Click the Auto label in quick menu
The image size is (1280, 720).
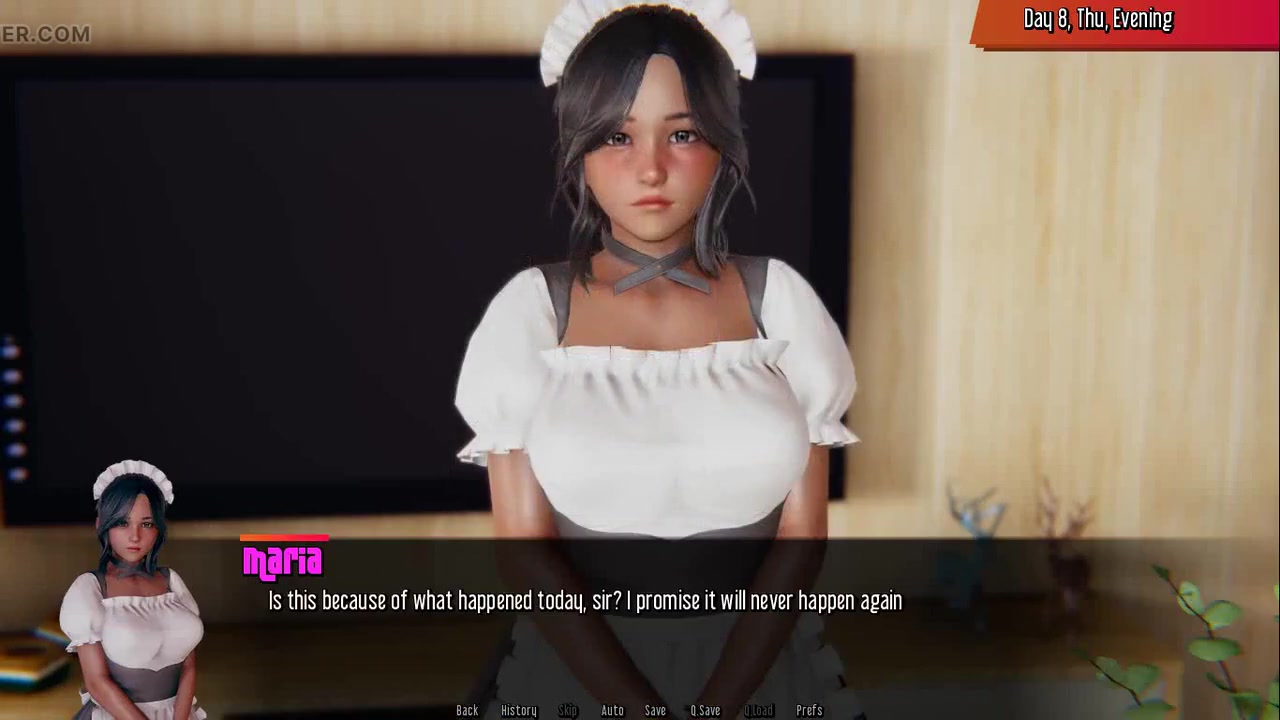[x=611, y=710]
